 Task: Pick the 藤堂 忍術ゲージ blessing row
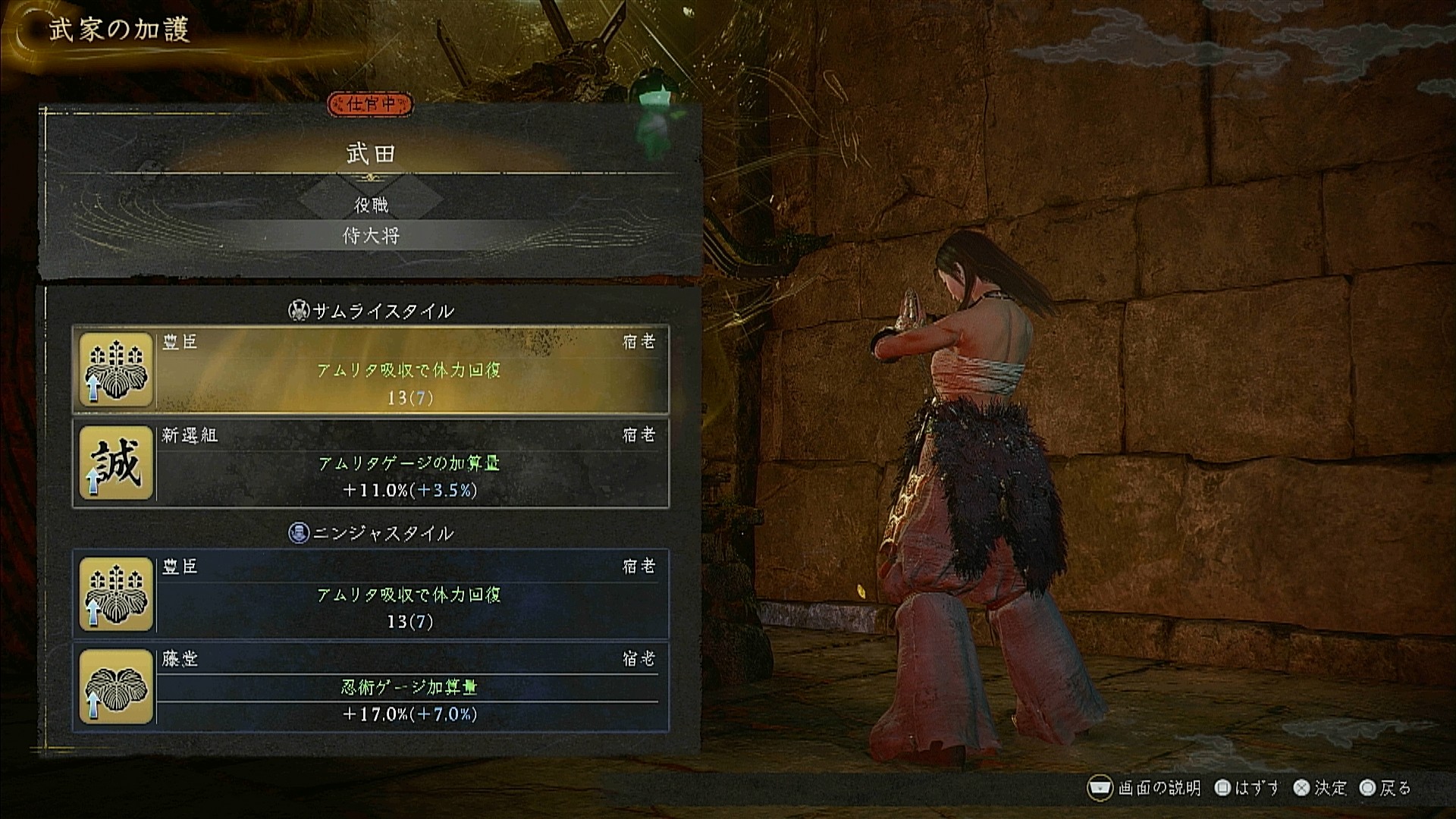coord(371,687)
